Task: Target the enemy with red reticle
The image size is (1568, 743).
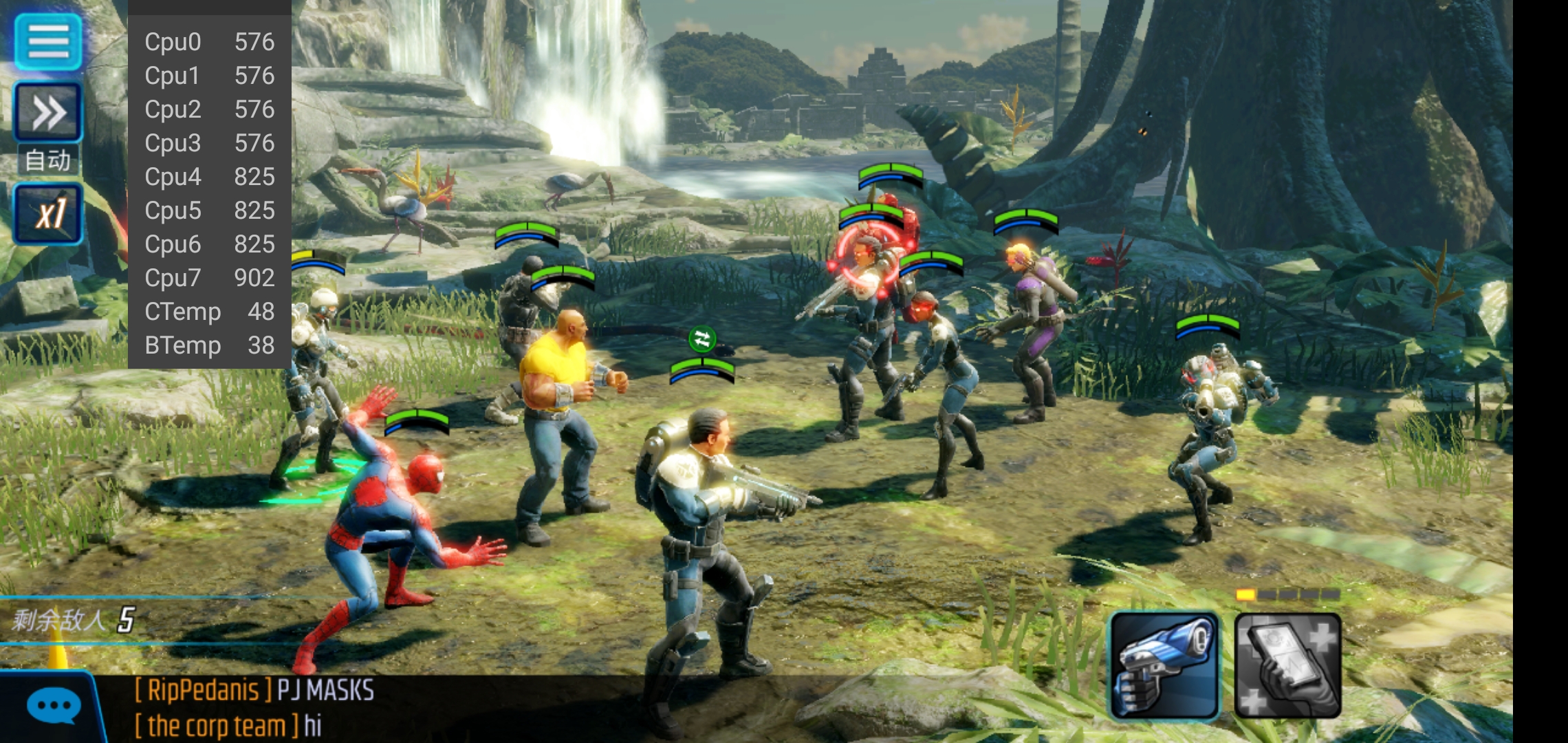Action: click(868, 261)
